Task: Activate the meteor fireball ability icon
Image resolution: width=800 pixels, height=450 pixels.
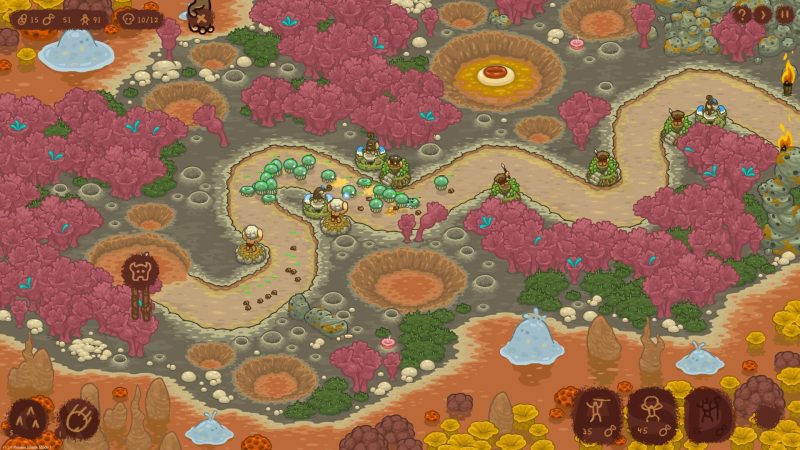Action: [x=77, y=417]
